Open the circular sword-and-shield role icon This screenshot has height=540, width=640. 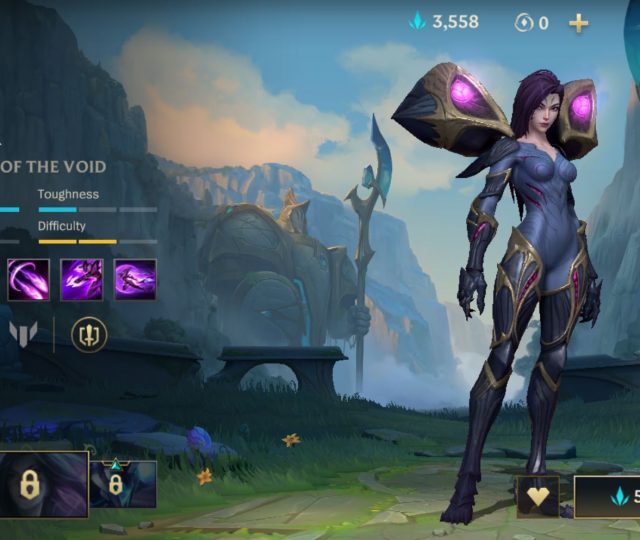point(89,334)
